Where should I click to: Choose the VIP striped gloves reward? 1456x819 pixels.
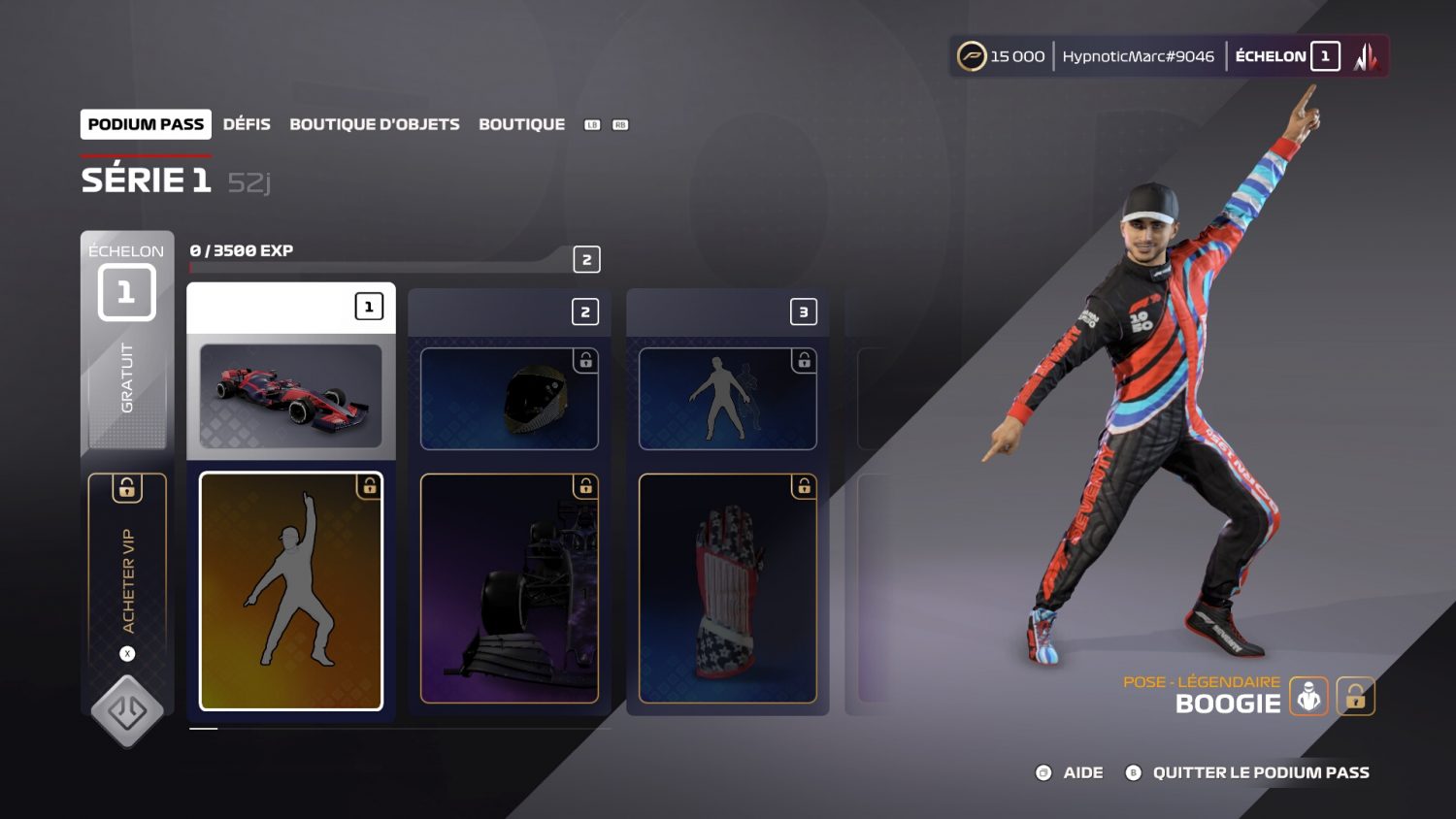[727, 588]
